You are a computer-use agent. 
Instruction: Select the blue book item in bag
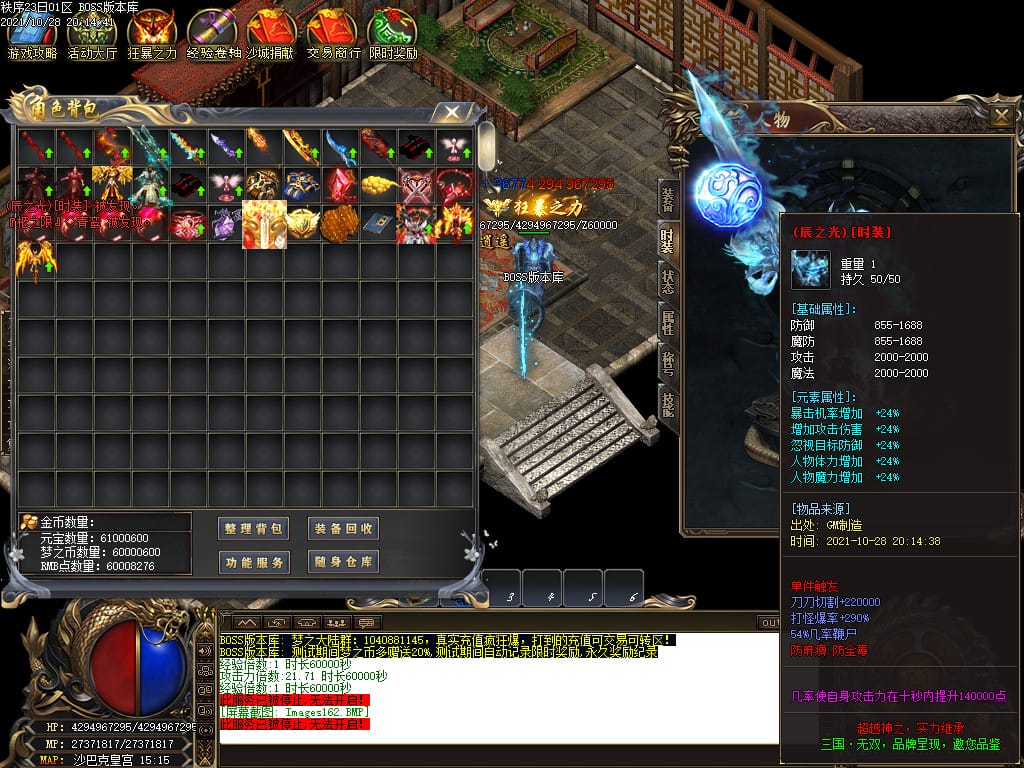point(379,222)
